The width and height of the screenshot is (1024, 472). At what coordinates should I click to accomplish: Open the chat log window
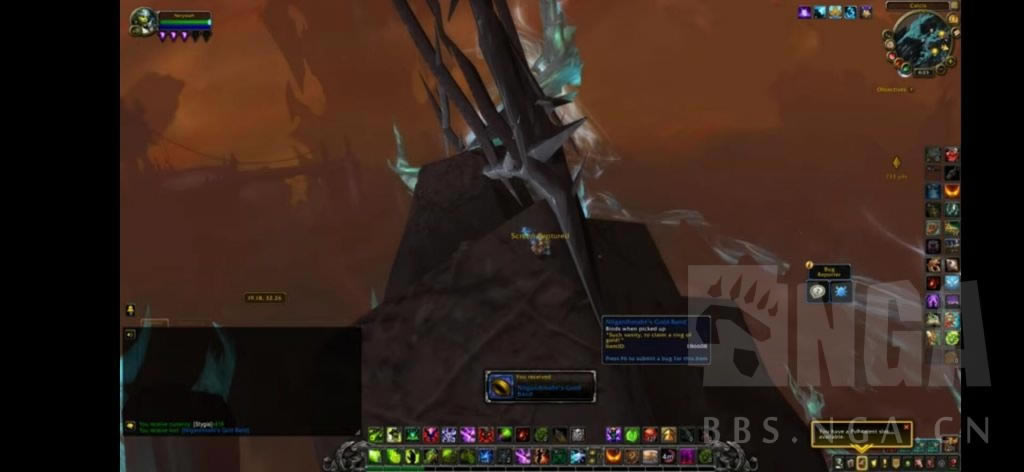tap(242, 380)
